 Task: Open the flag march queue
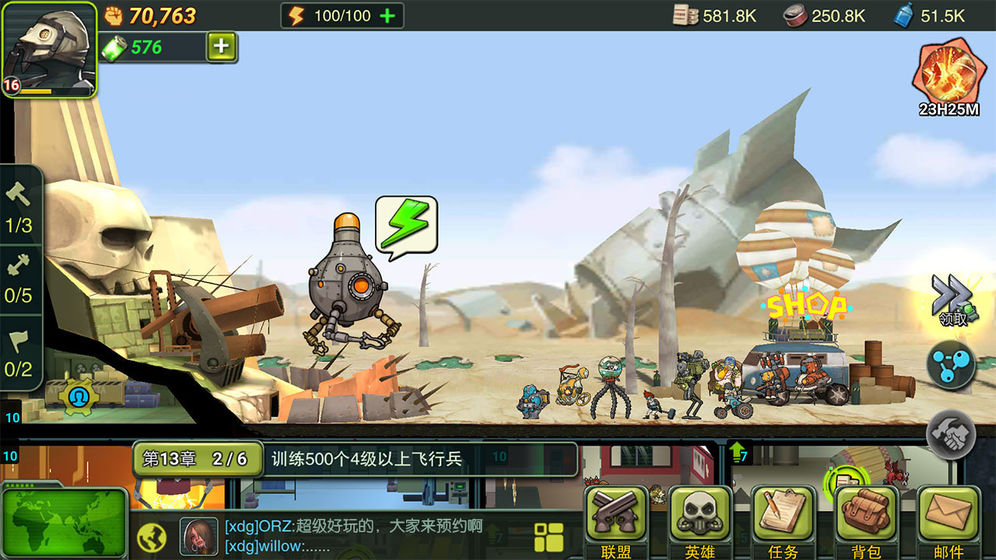pyautogui.click(x=19, y=350)
